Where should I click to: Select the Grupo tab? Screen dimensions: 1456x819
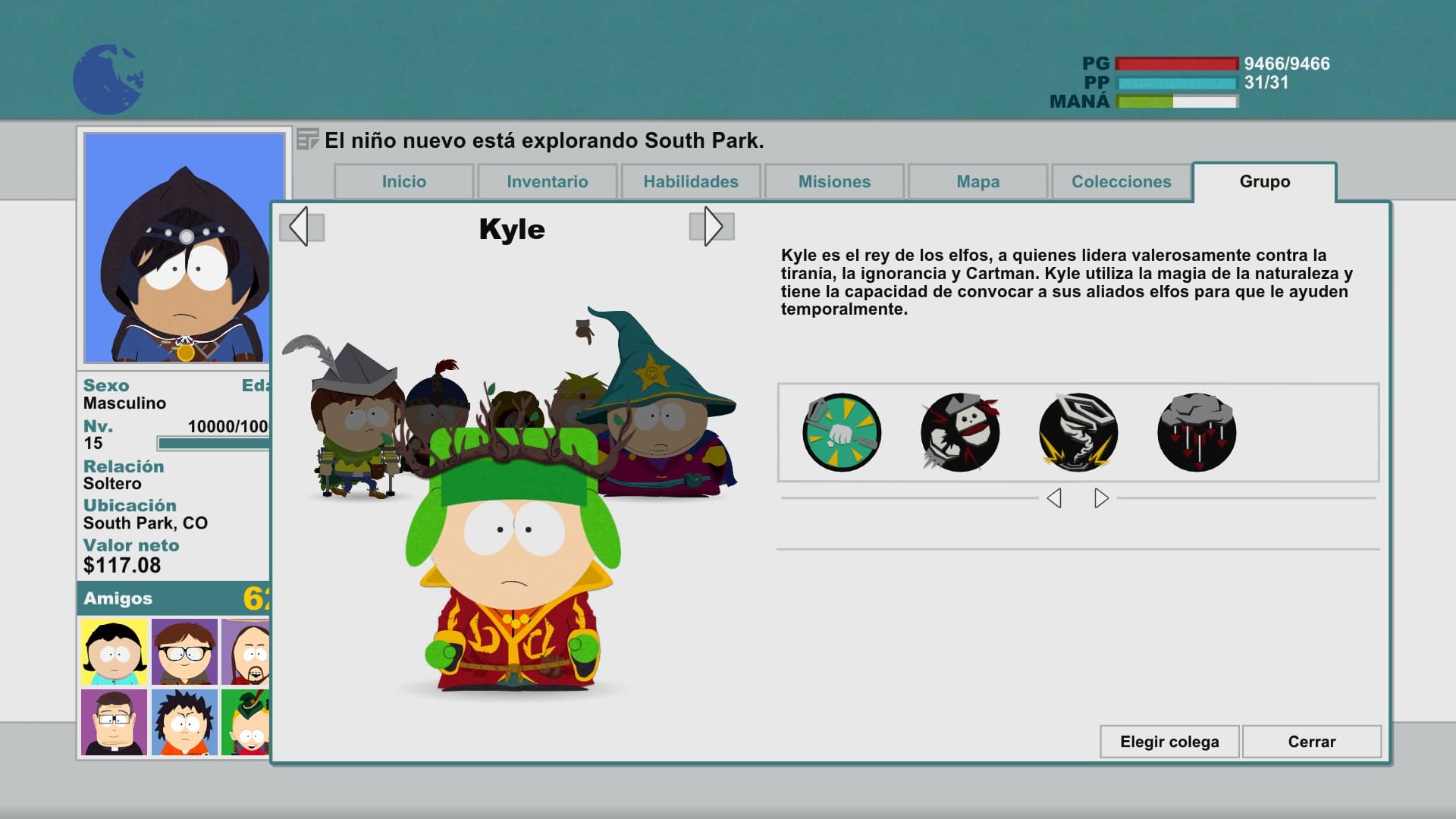(x=1264, y=182)
